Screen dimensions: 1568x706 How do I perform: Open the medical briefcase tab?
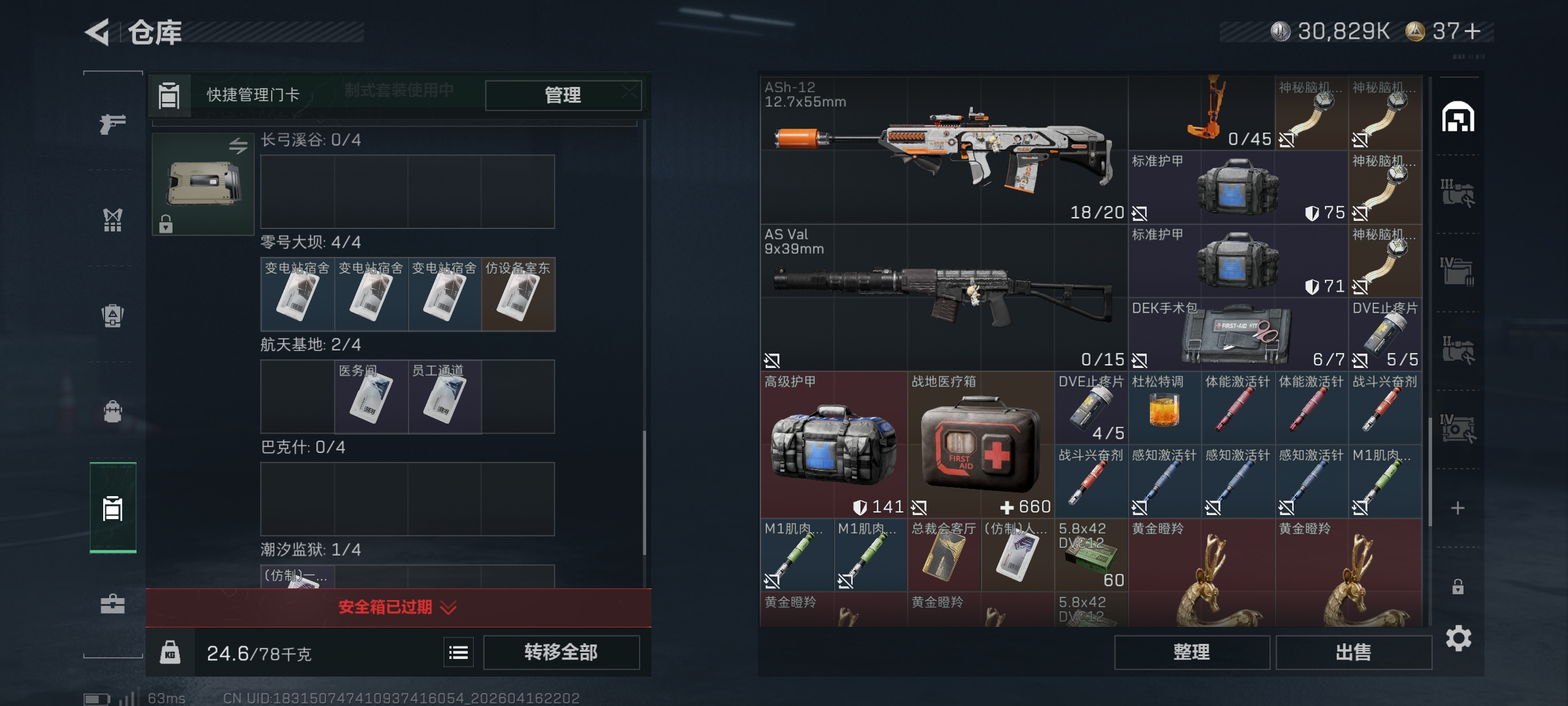pos(112,604)
